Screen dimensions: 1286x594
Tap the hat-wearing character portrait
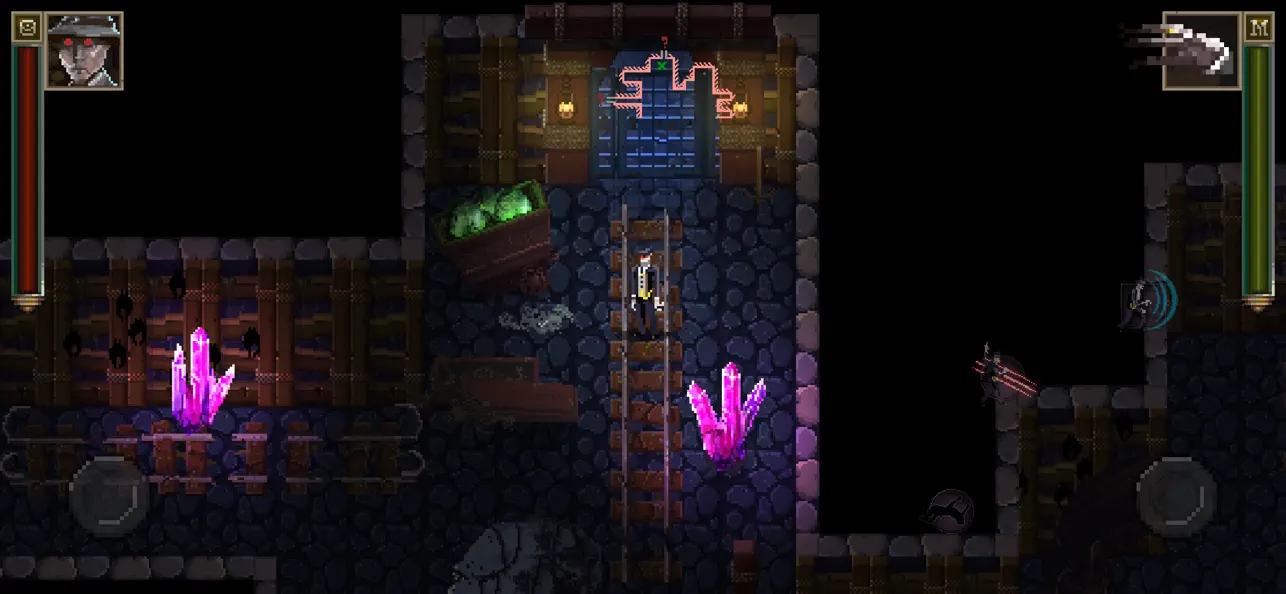pos(84,50)
